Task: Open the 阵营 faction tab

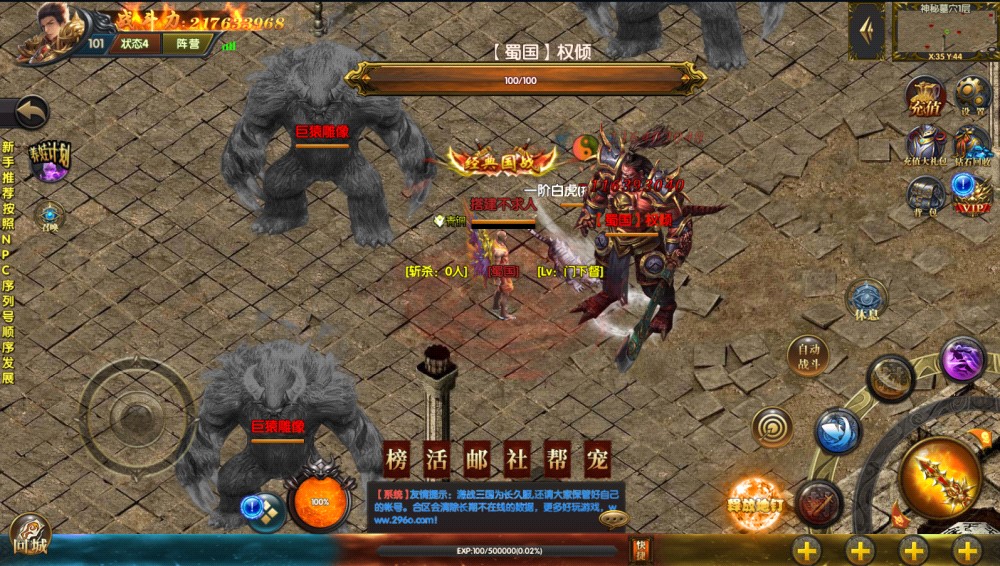Action: point(186,43)
